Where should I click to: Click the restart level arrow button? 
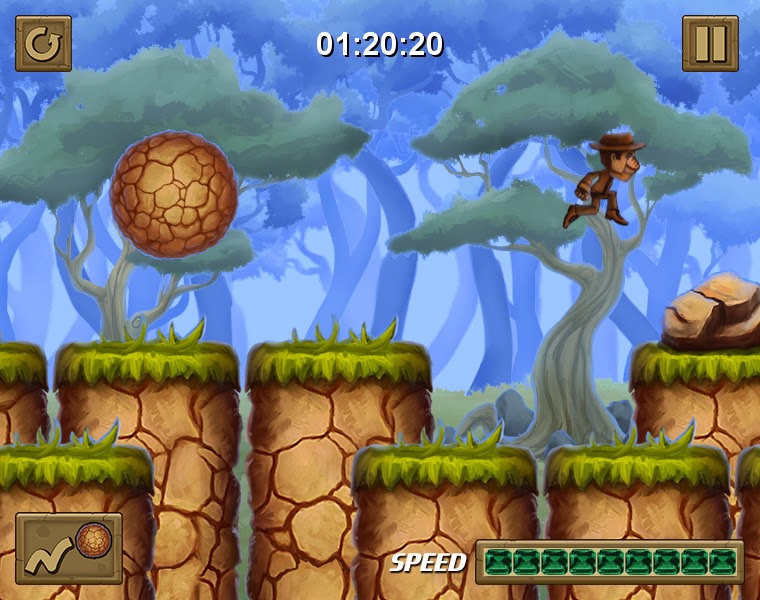click(43, 44)
